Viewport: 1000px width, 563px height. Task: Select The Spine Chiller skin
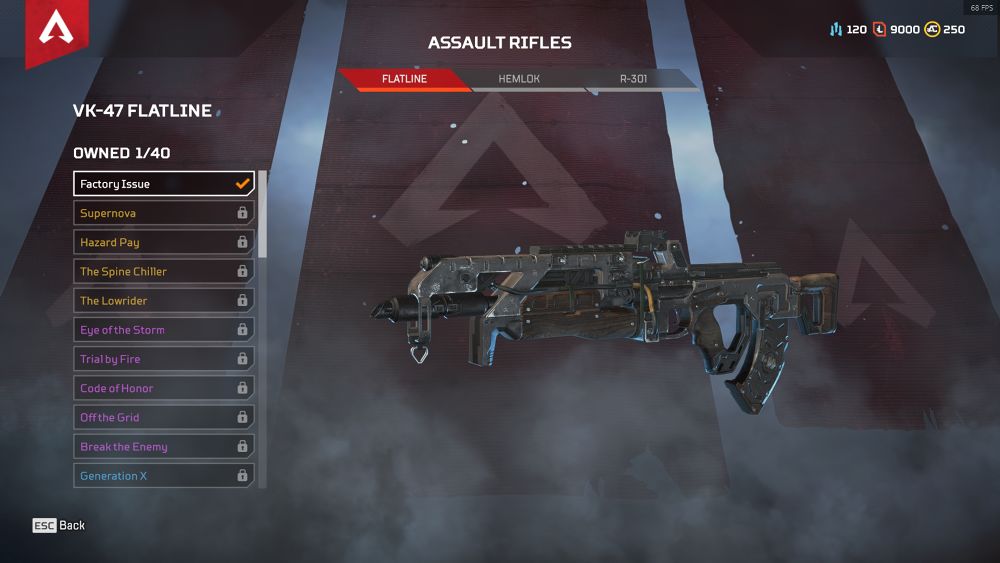tap(164, 271)
